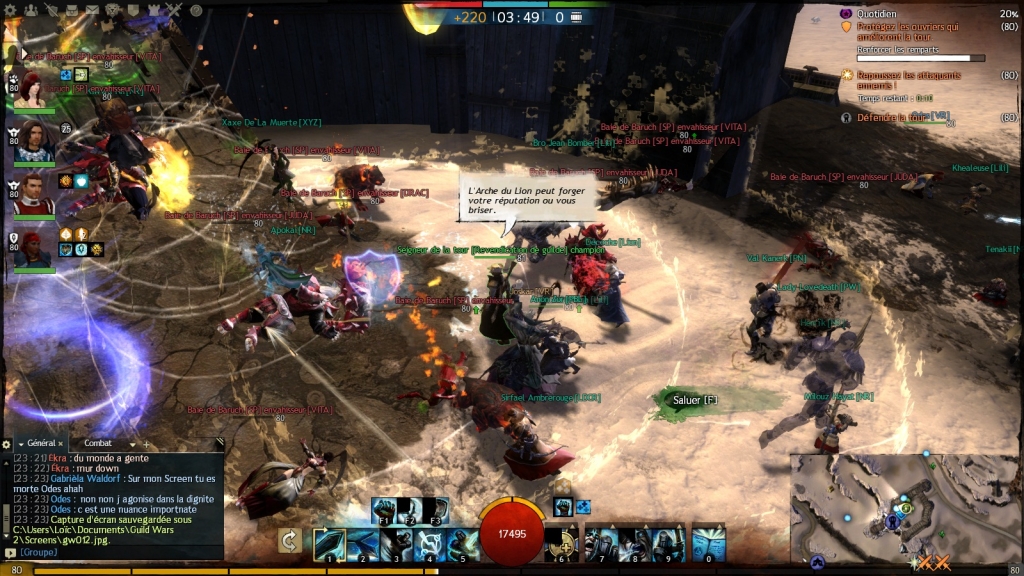Viewport: 1024px width, 576px height.
Task: Open chat options gear icon
Action: click(7, 443)
